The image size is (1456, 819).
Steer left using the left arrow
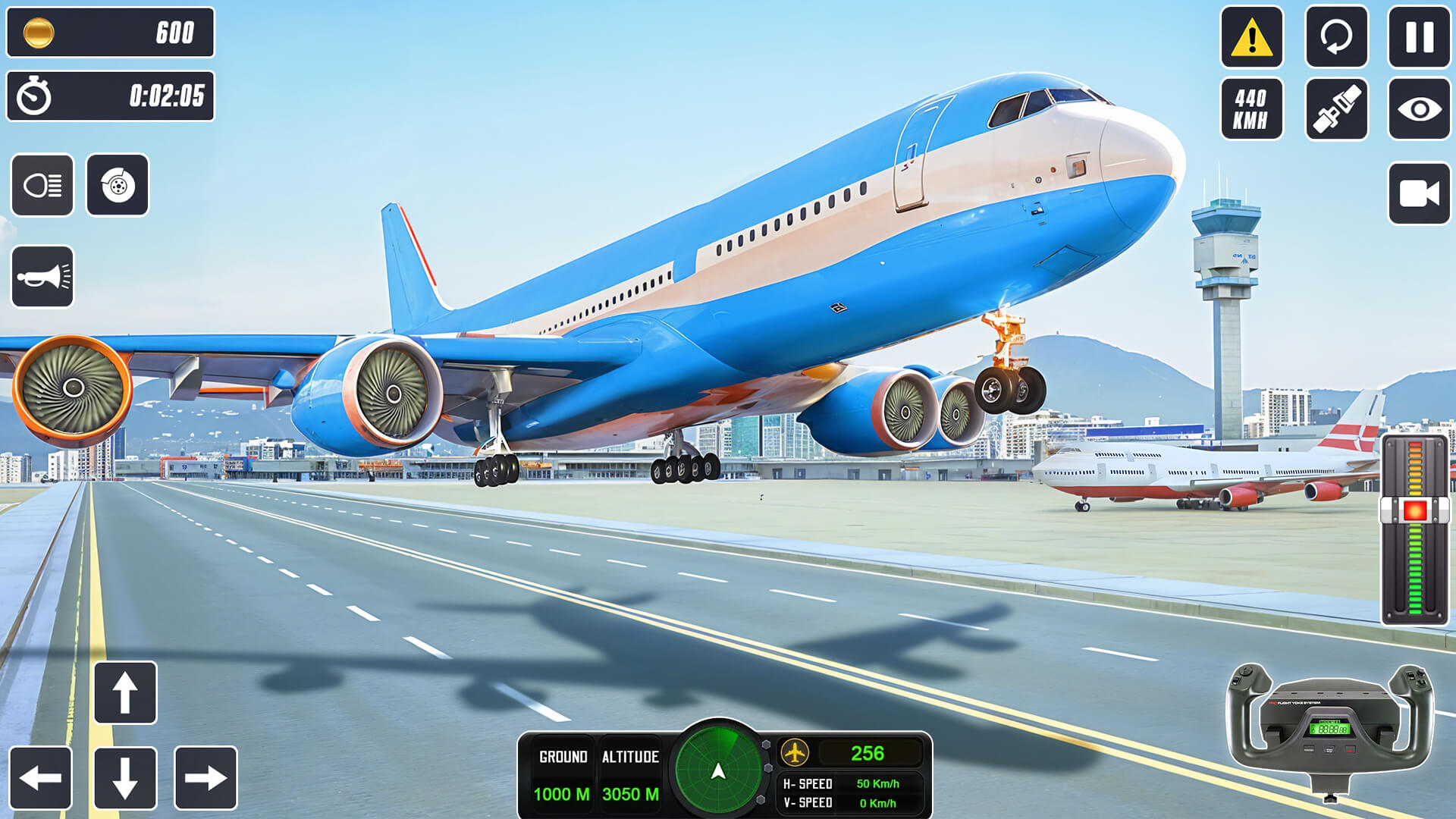tap(42, 777)
